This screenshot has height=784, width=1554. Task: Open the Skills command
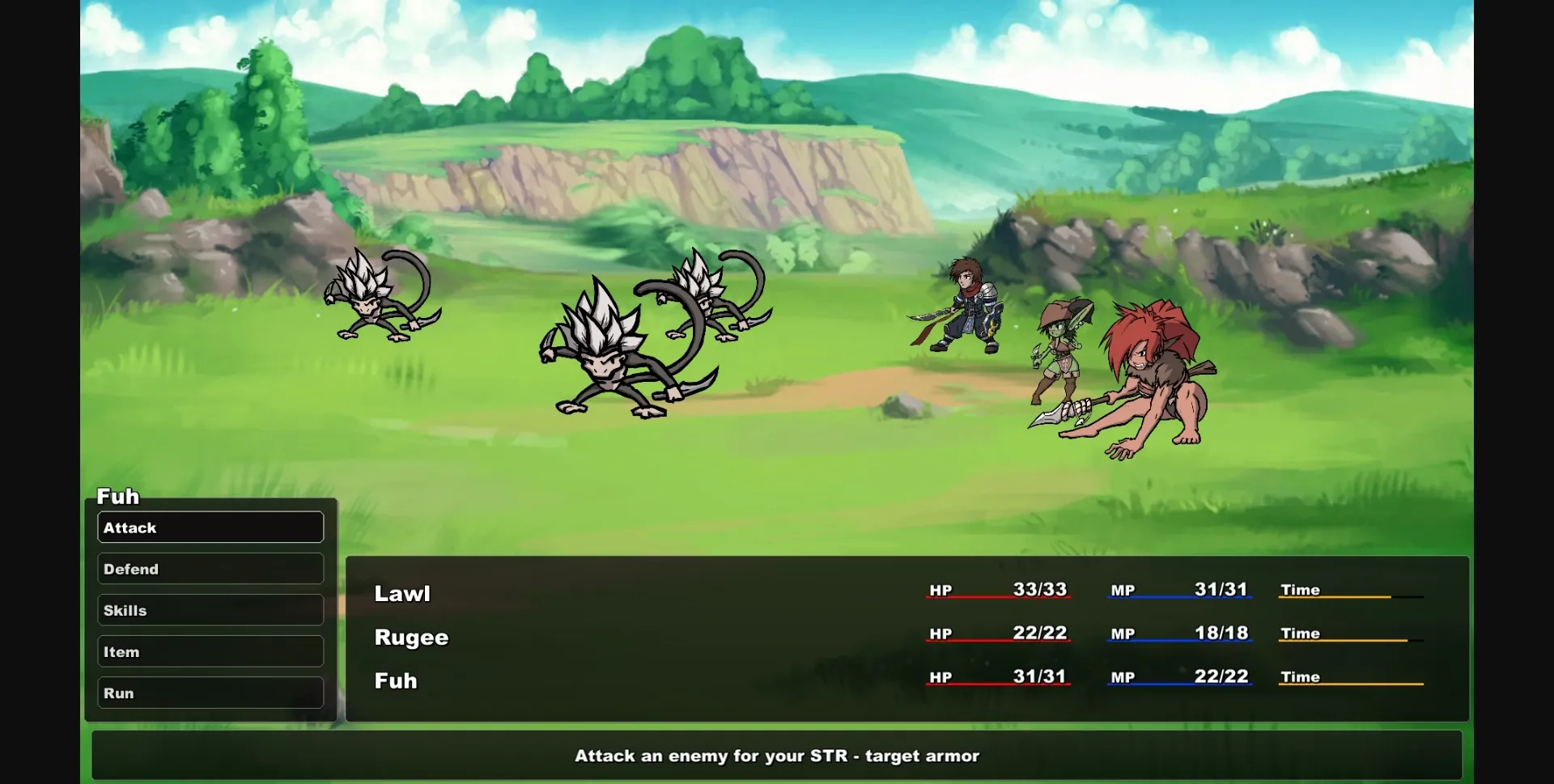click(x=210, y=609)
